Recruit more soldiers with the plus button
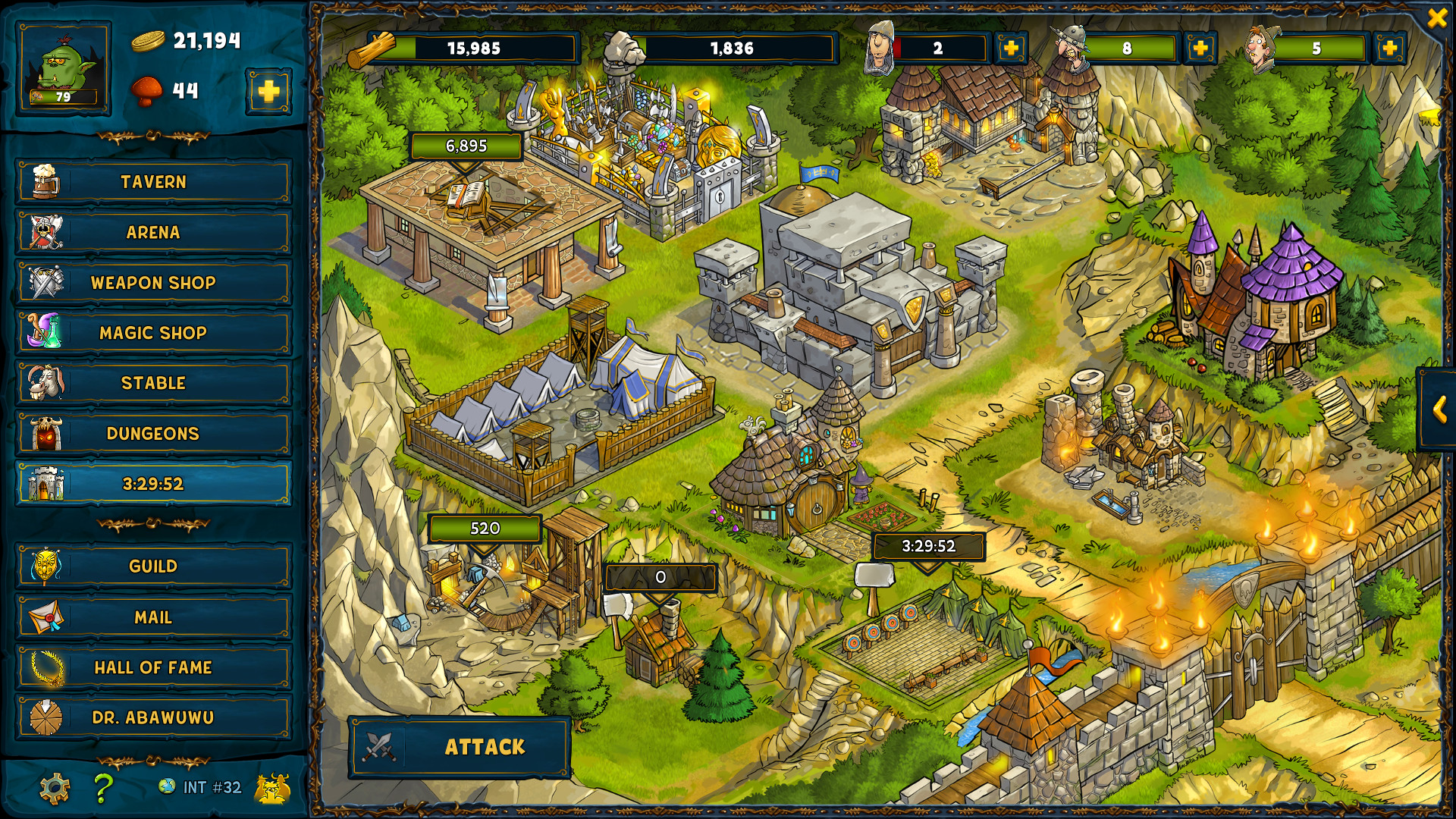The height and width of the screenshot is (819, 1456). pyautogui.click(x=1009, y=49)
